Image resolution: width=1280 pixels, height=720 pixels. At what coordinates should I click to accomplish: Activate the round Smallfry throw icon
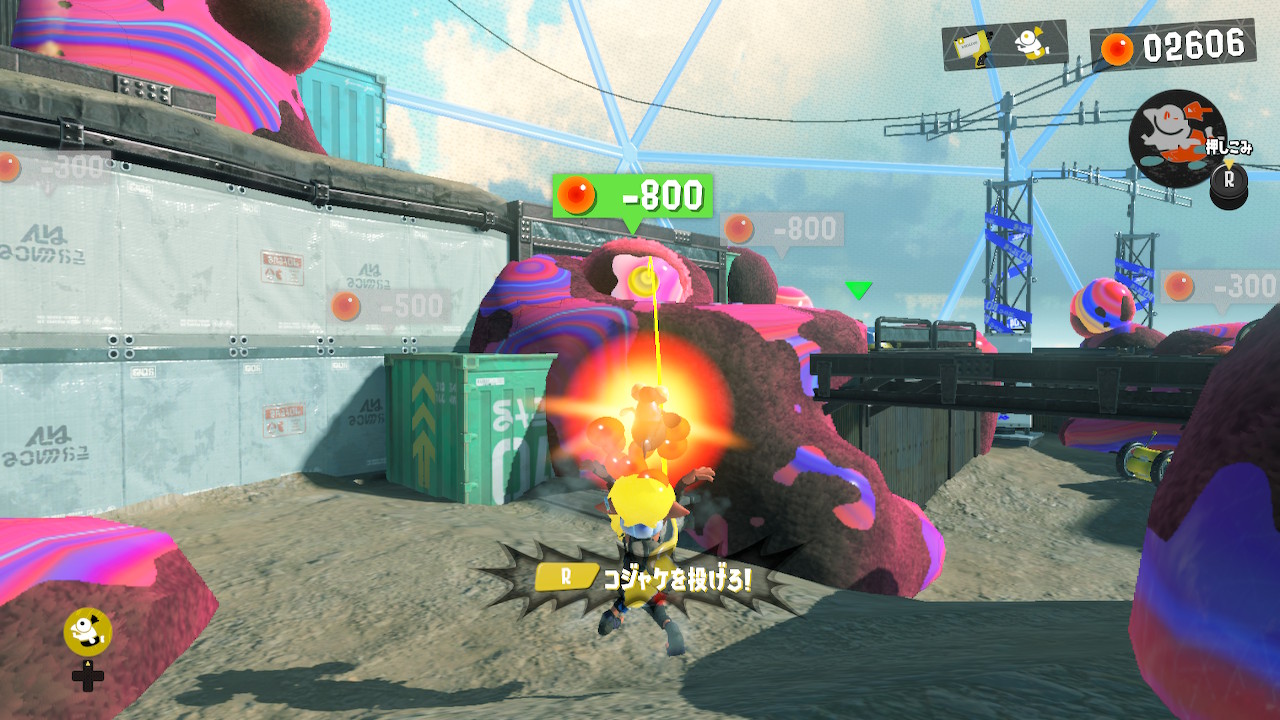pos(1177,130)
